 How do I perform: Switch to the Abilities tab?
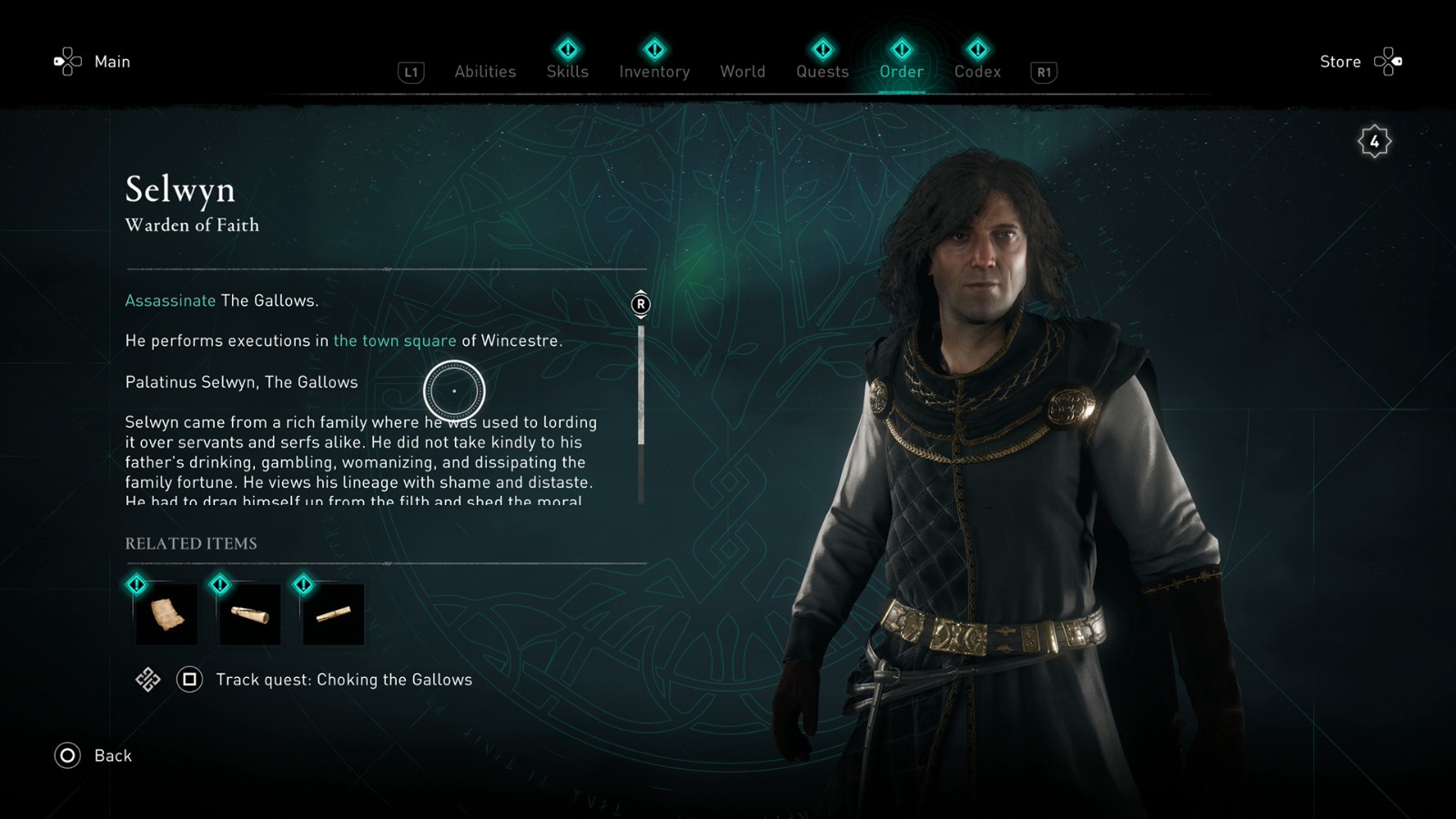coord(485,71)
